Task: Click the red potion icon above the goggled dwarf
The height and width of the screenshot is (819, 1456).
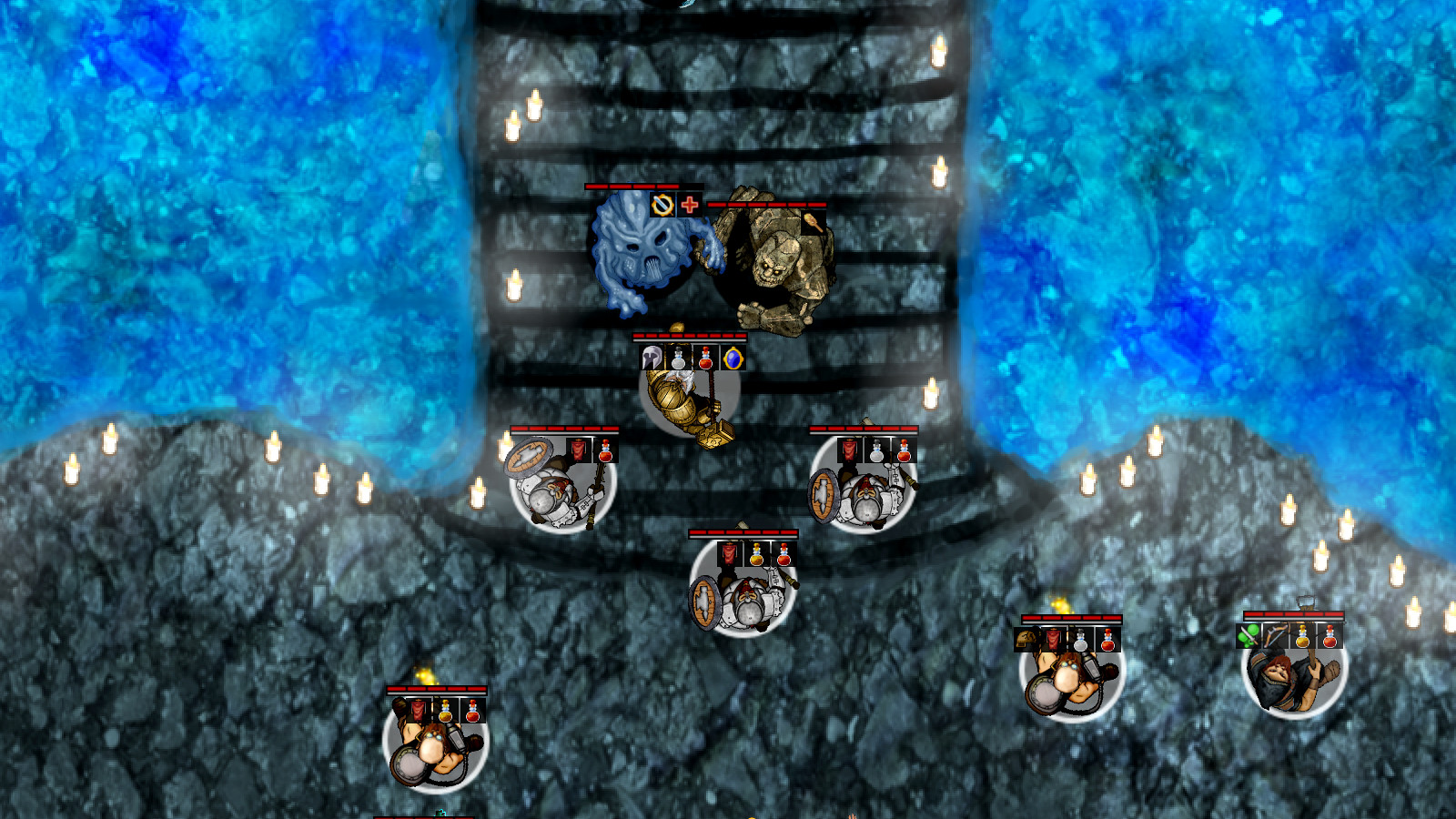Action: [1108, 640]
